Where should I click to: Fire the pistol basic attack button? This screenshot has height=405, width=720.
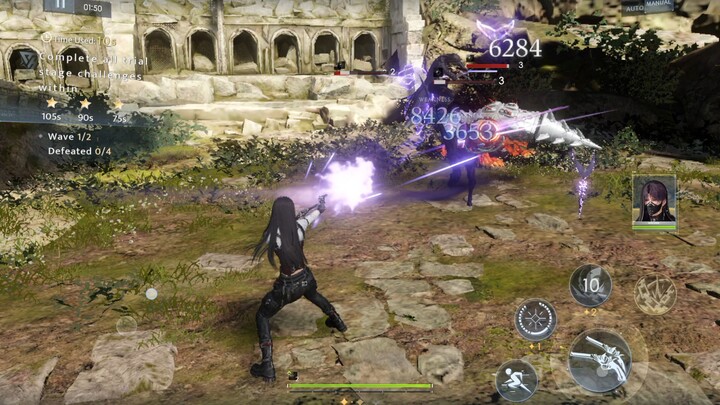coord(598,358)
